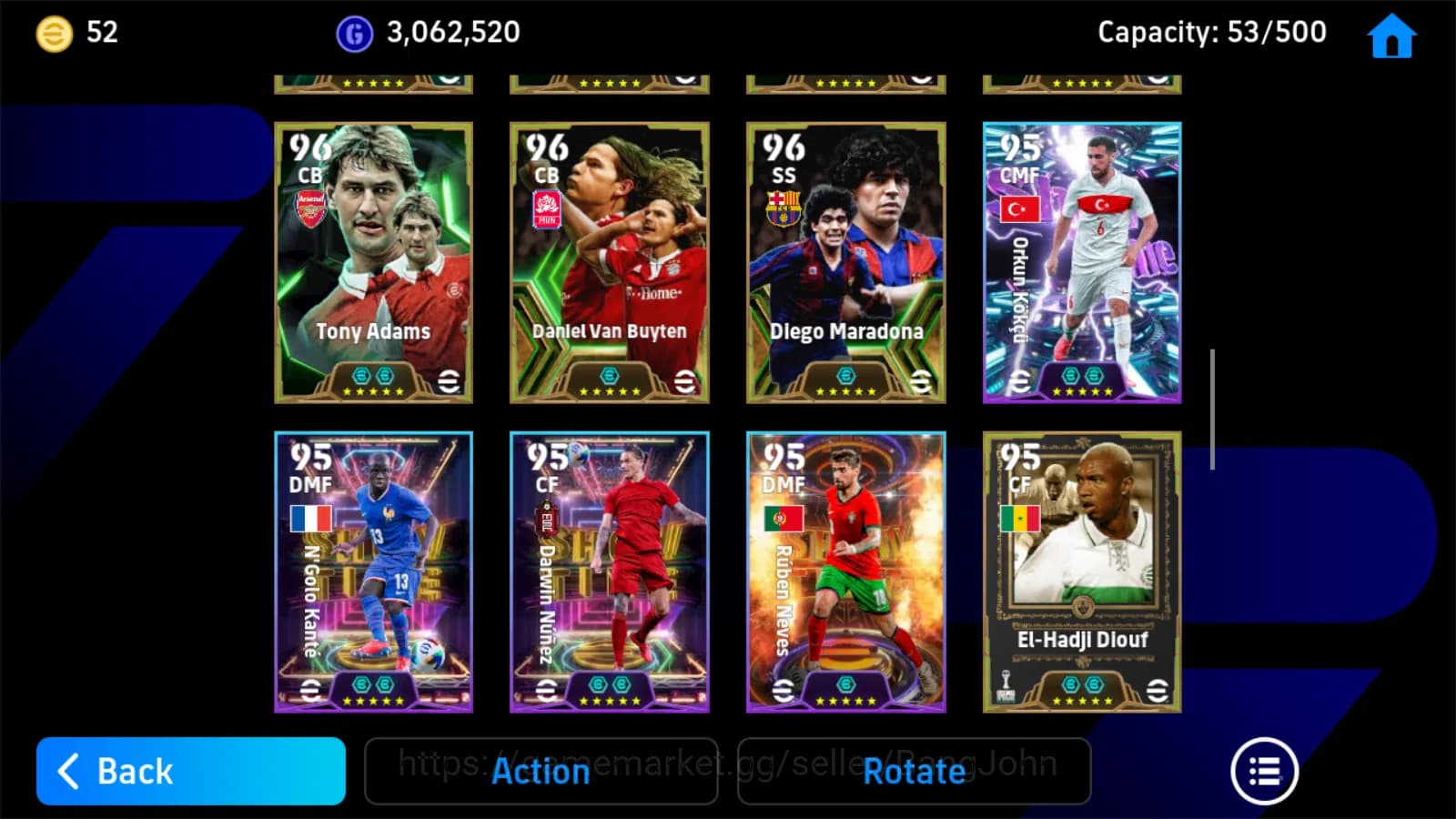Select the Daniel Van Buyten player card

point(609,259)
